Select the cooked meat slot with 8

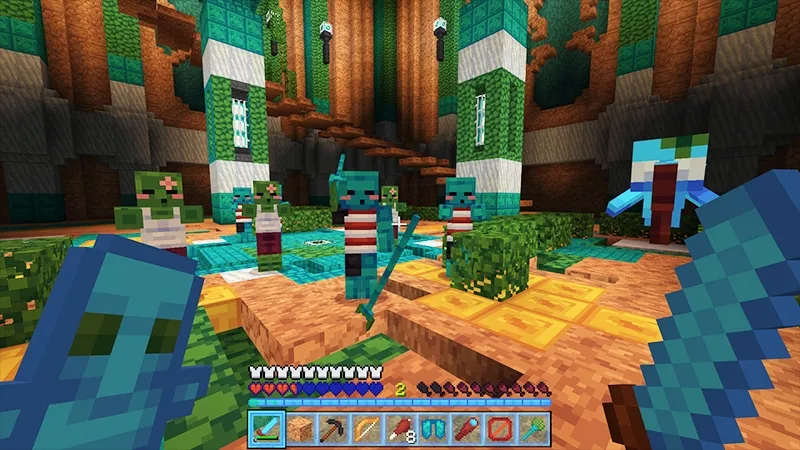[x=400, y=428]
